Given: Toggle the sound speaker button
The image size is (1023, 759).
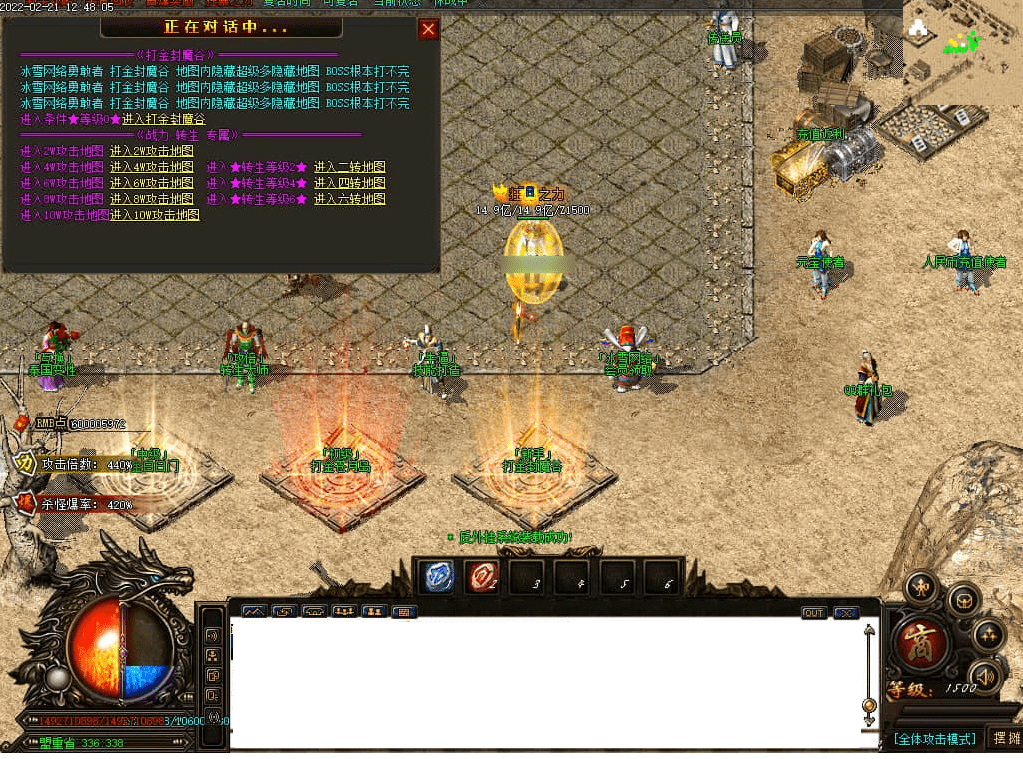Looking at the screenshot, I should (x=985, y=677).
